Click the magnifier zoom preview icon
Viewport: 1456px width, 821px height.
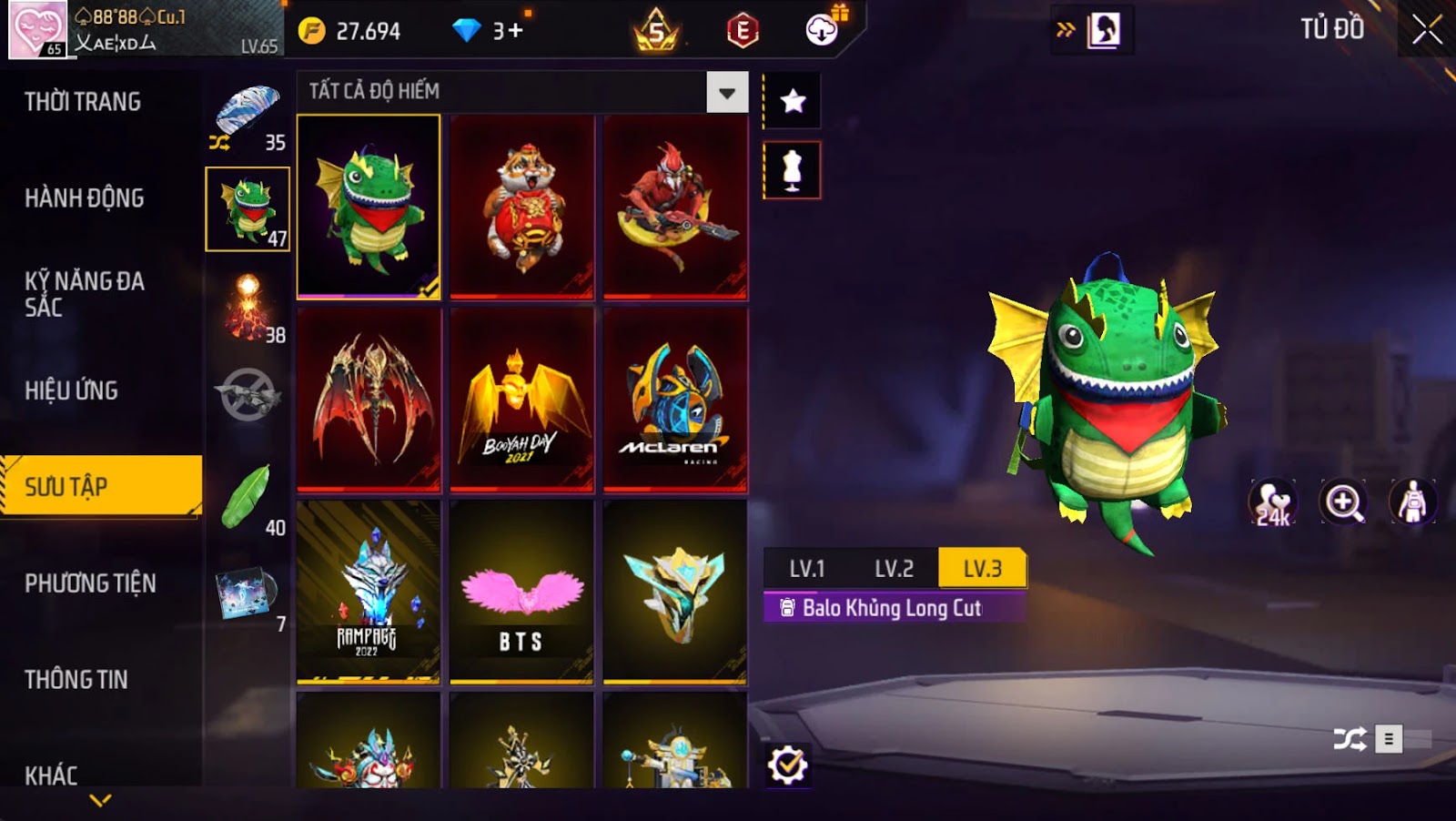click(1344, 502)
